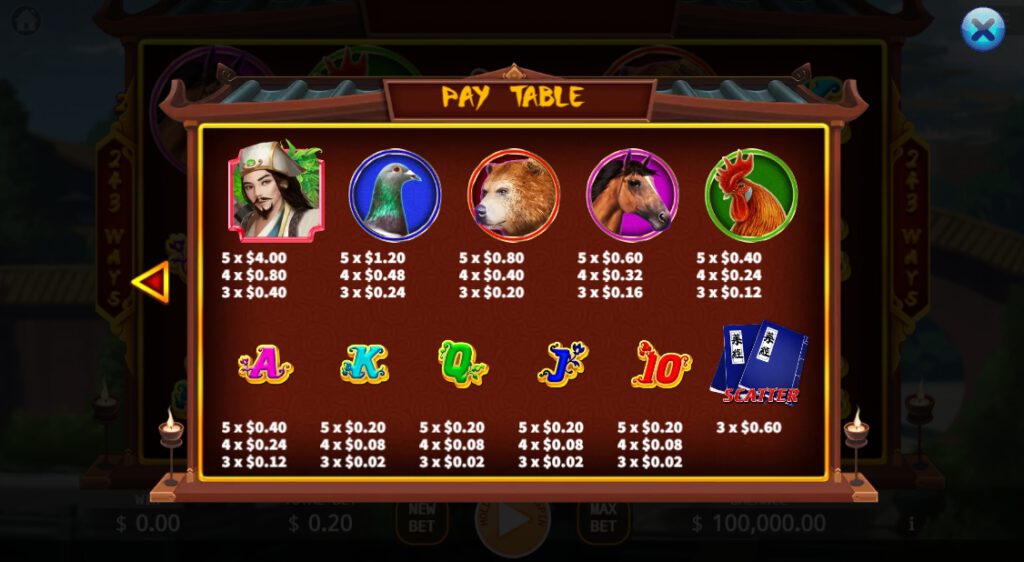Close the pay table window
The height and width of the screenshot is (562, 1024).
982,30
